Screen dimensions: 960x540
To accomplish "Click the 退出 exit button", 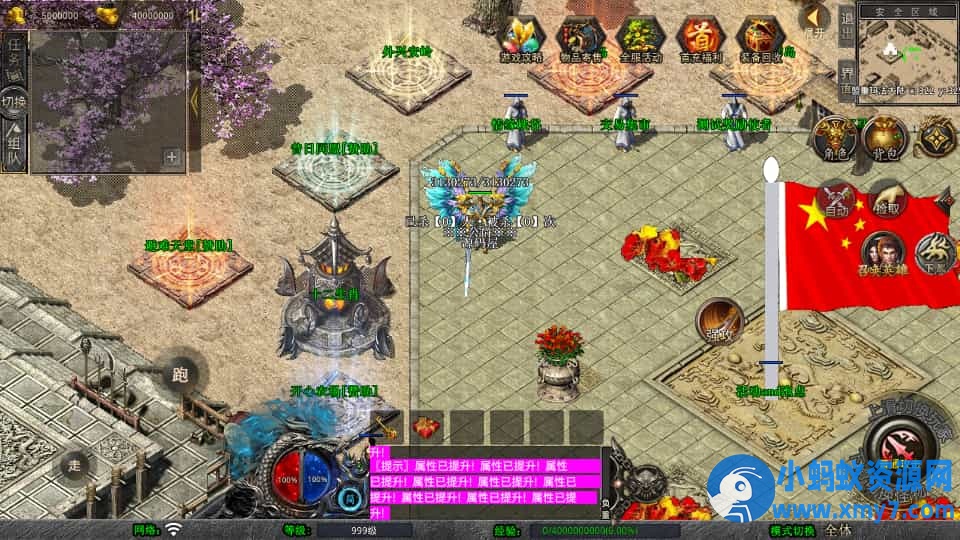I will [x=846, y=27].
